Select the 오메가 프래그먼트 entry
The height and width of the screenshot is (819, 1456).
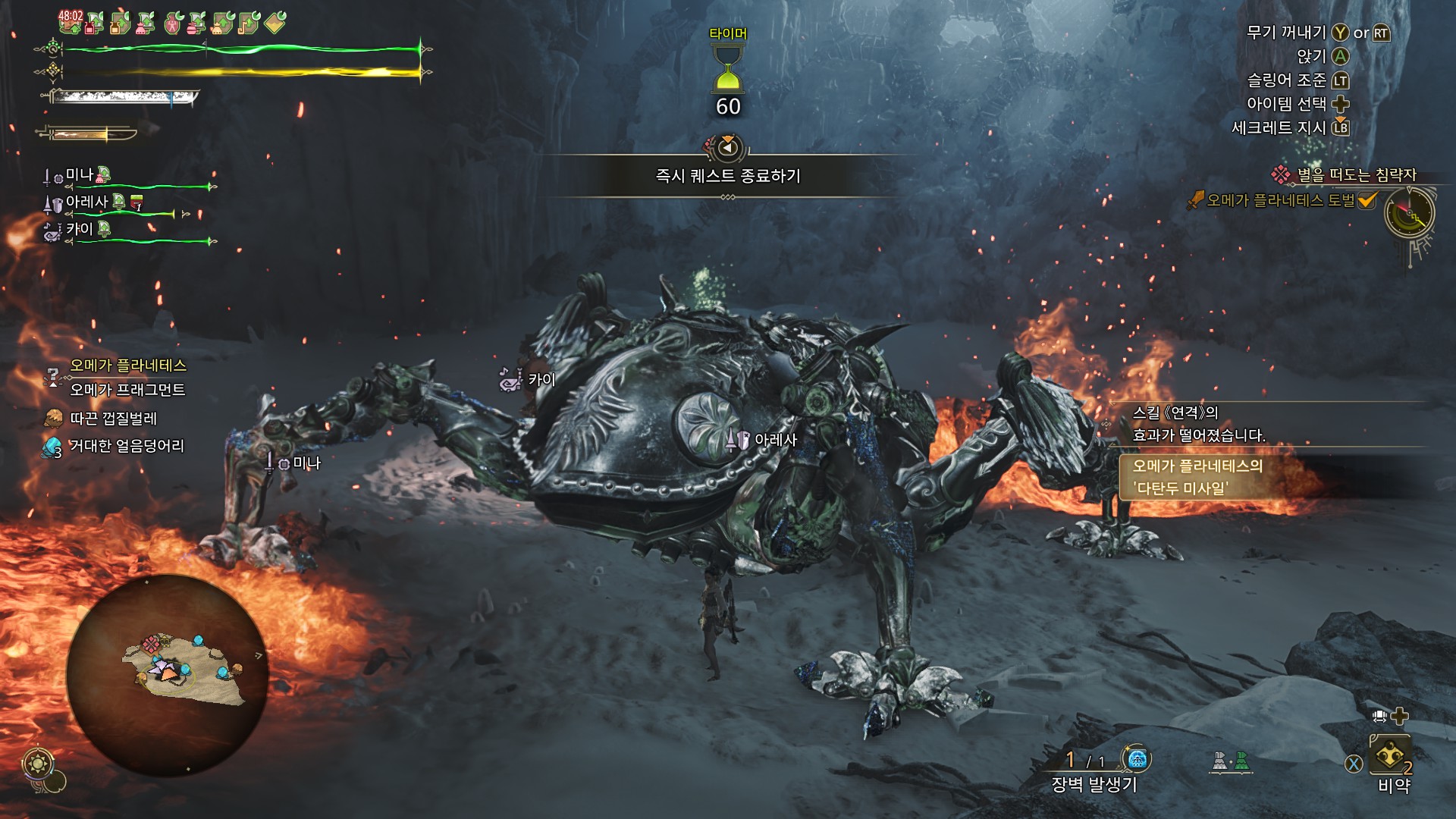click(127, 390)
